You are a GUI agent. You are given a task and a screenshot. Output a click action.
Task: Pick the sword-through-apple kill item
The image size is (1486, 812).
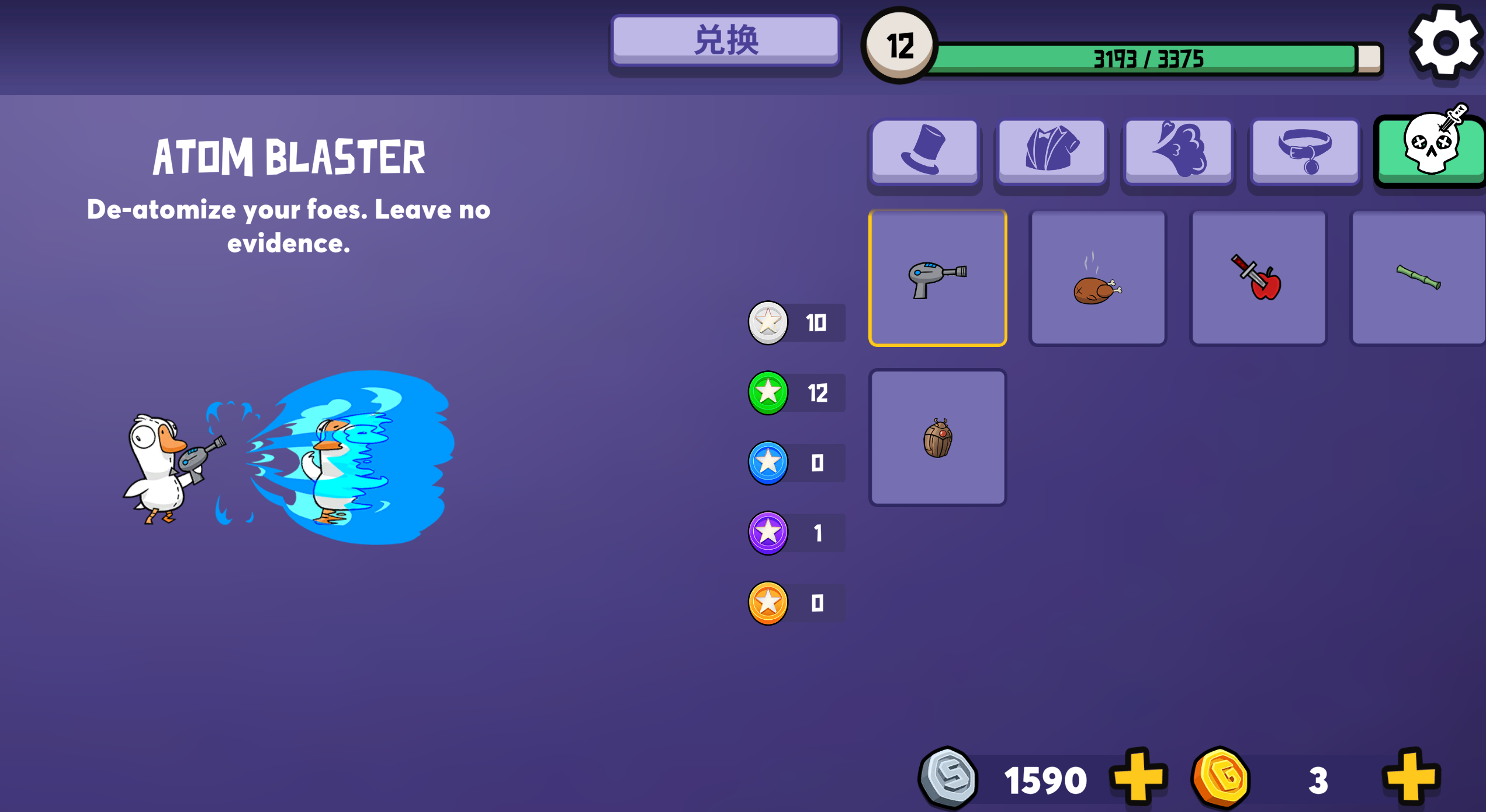coord(1258,278)
